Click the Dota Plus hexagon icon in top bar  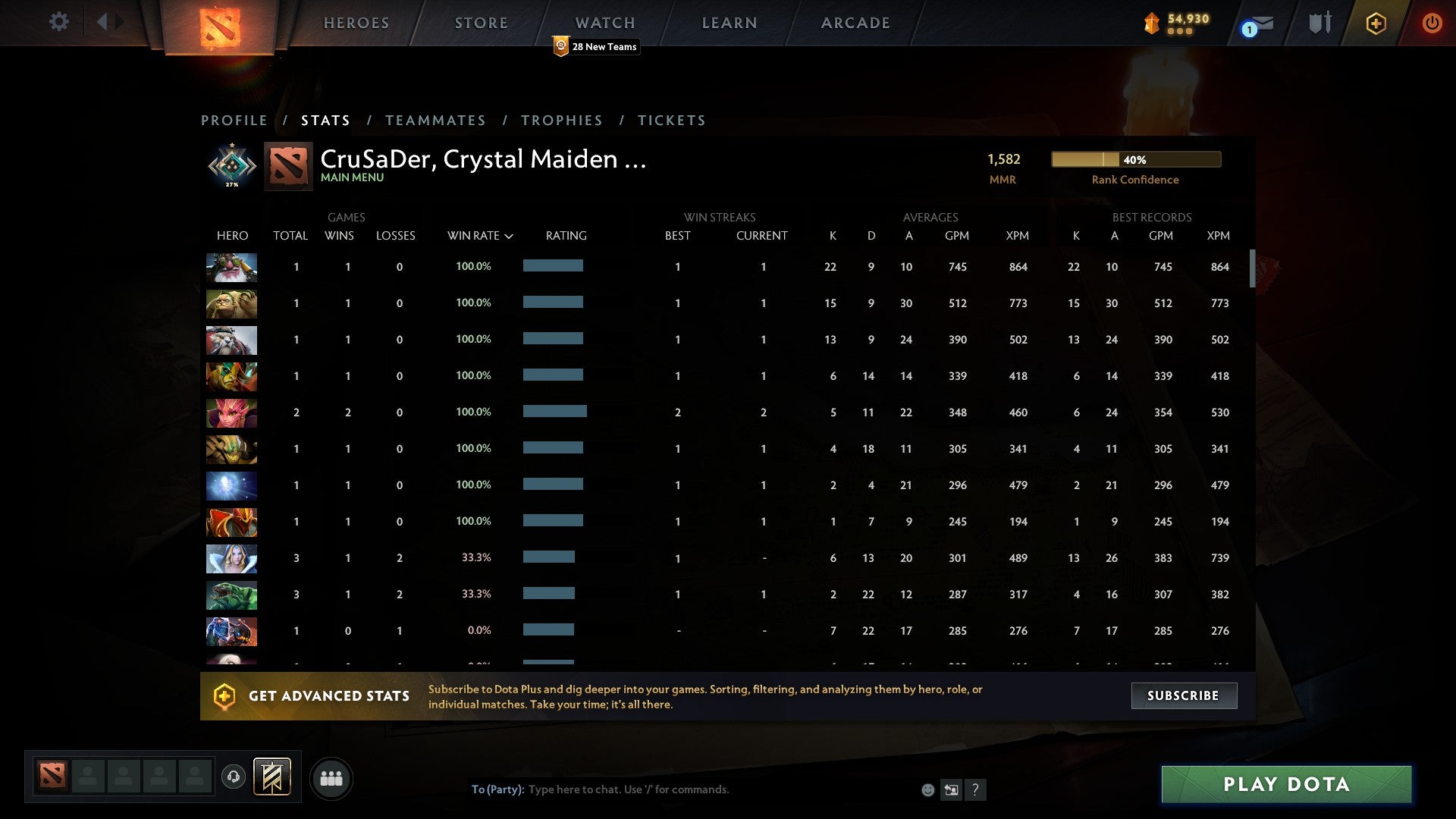pos(1376,23)
